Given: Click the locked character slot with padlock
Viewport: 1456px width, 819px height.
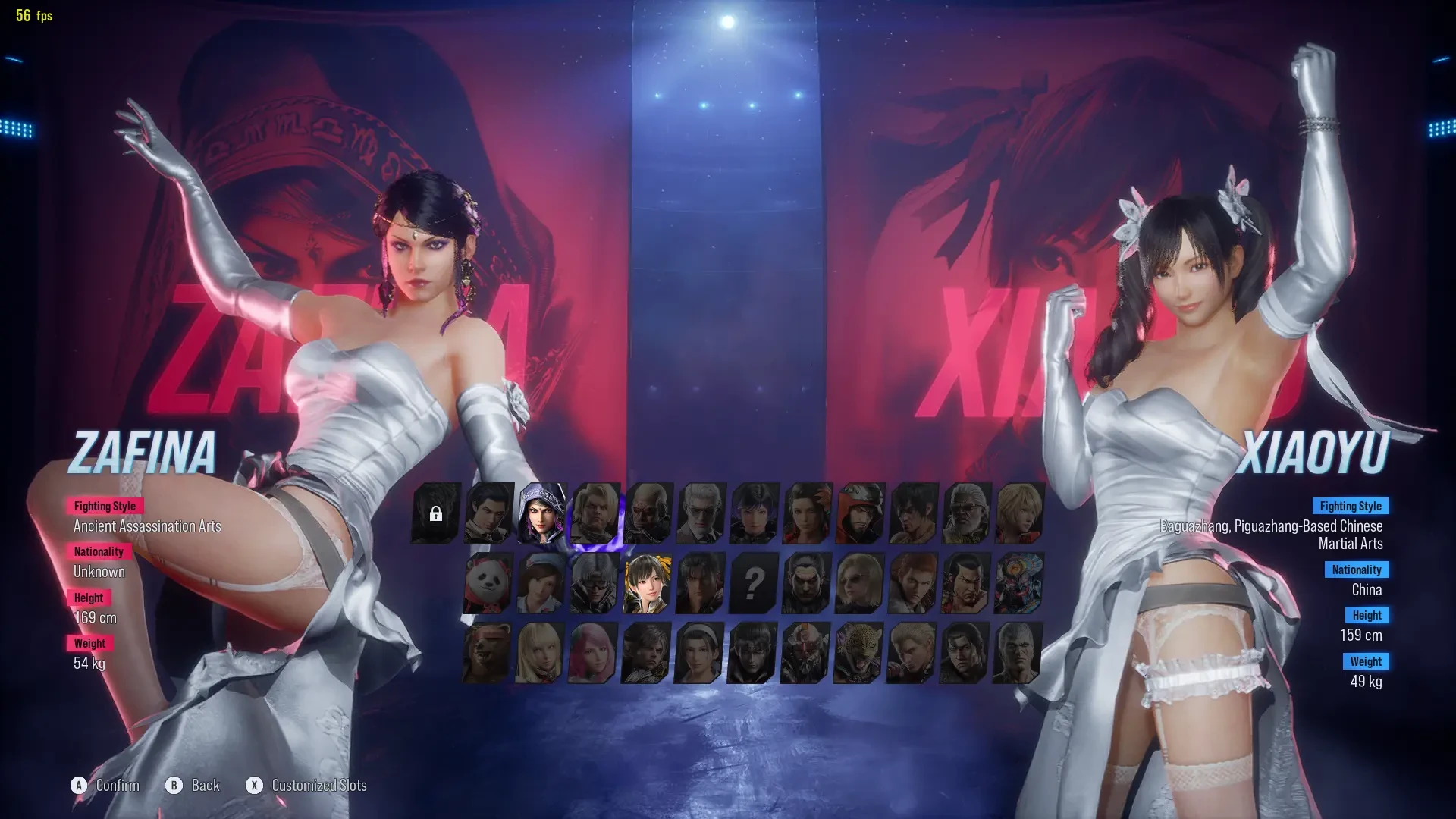Looking at the screenshot, I should 436,514.
